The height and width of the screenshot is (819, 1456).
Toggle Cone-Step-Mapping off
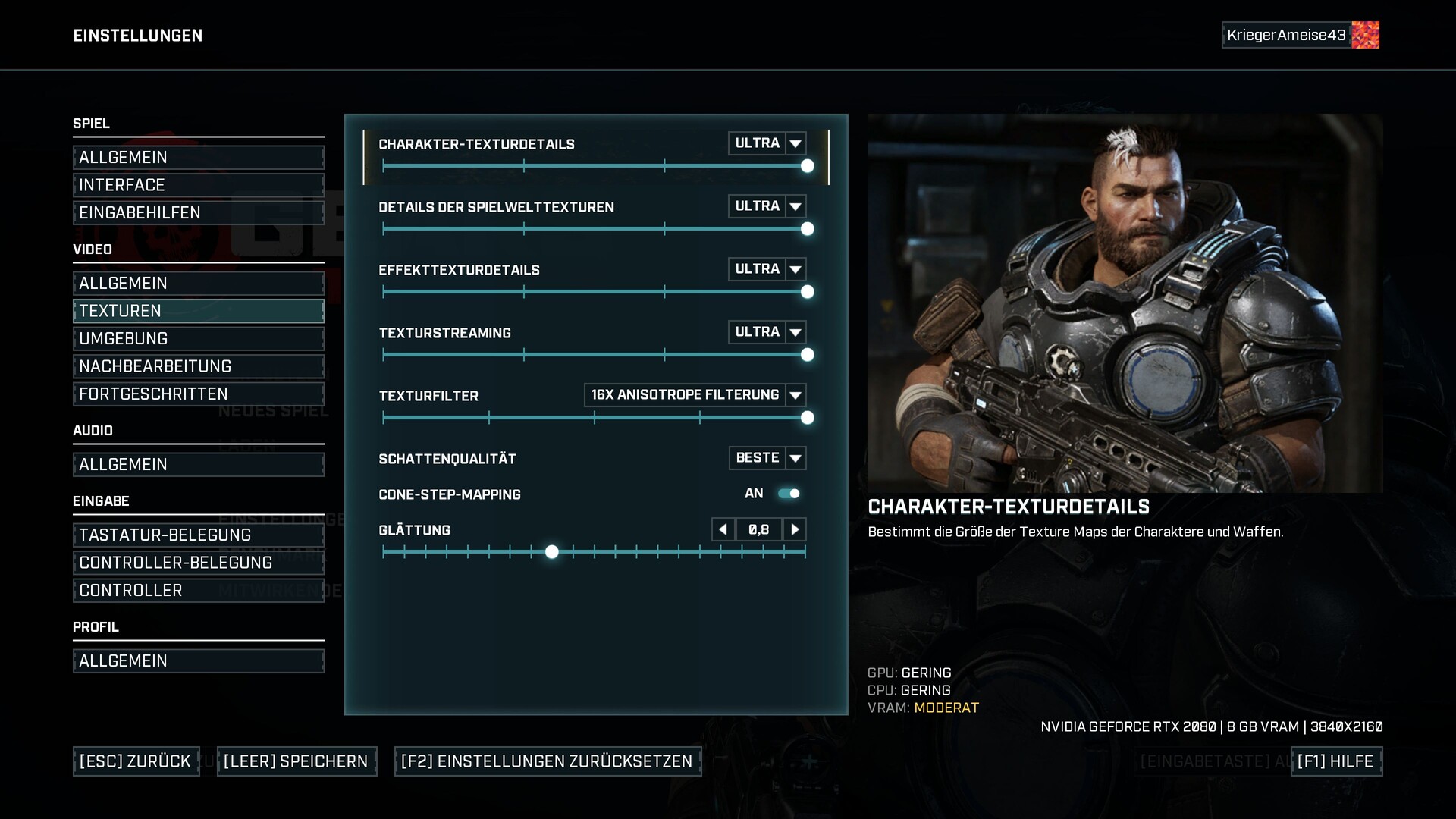pos(789,494)
